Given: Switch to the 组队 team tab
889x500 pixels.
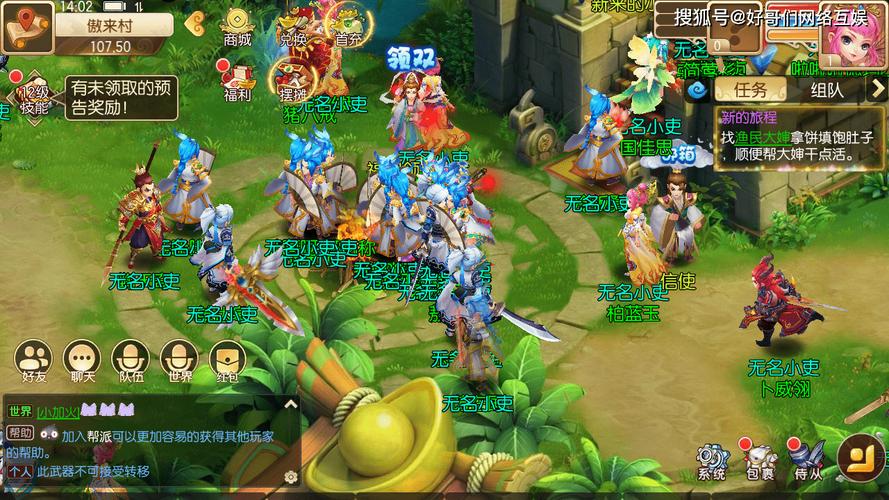Looking at the screenshot, I should 827,90.
